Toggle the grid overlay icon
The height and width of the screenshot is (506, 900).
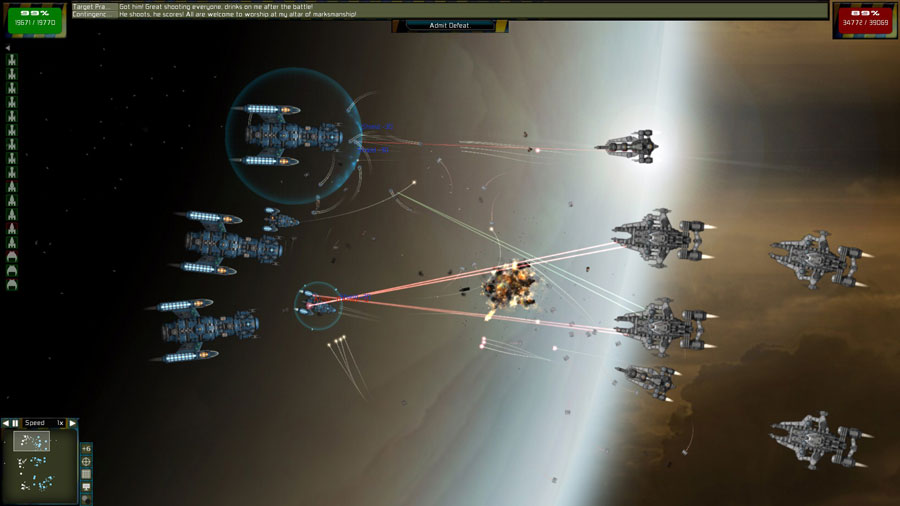click(x=86, y=475)
